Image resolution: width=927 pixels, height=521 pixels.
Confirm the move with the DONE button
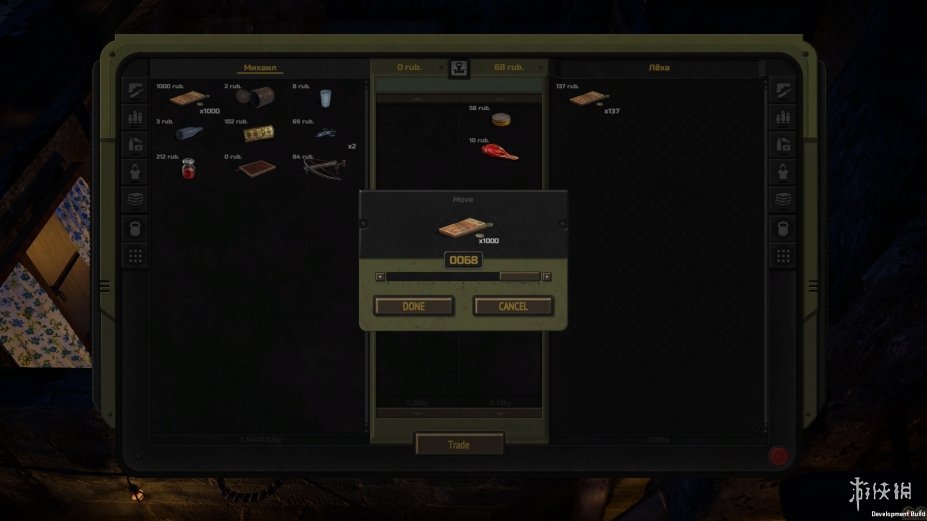(414, 306)
